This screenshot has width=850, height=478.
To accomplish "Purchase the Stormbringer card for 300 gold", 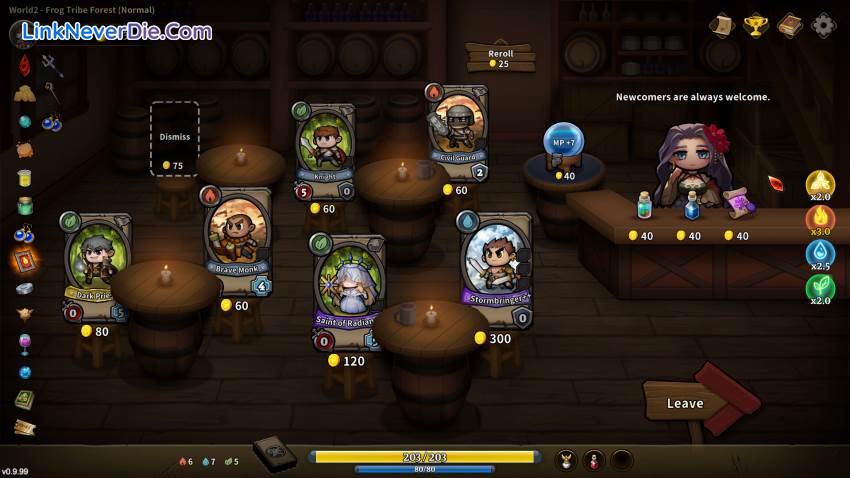I will coord(496,269).
